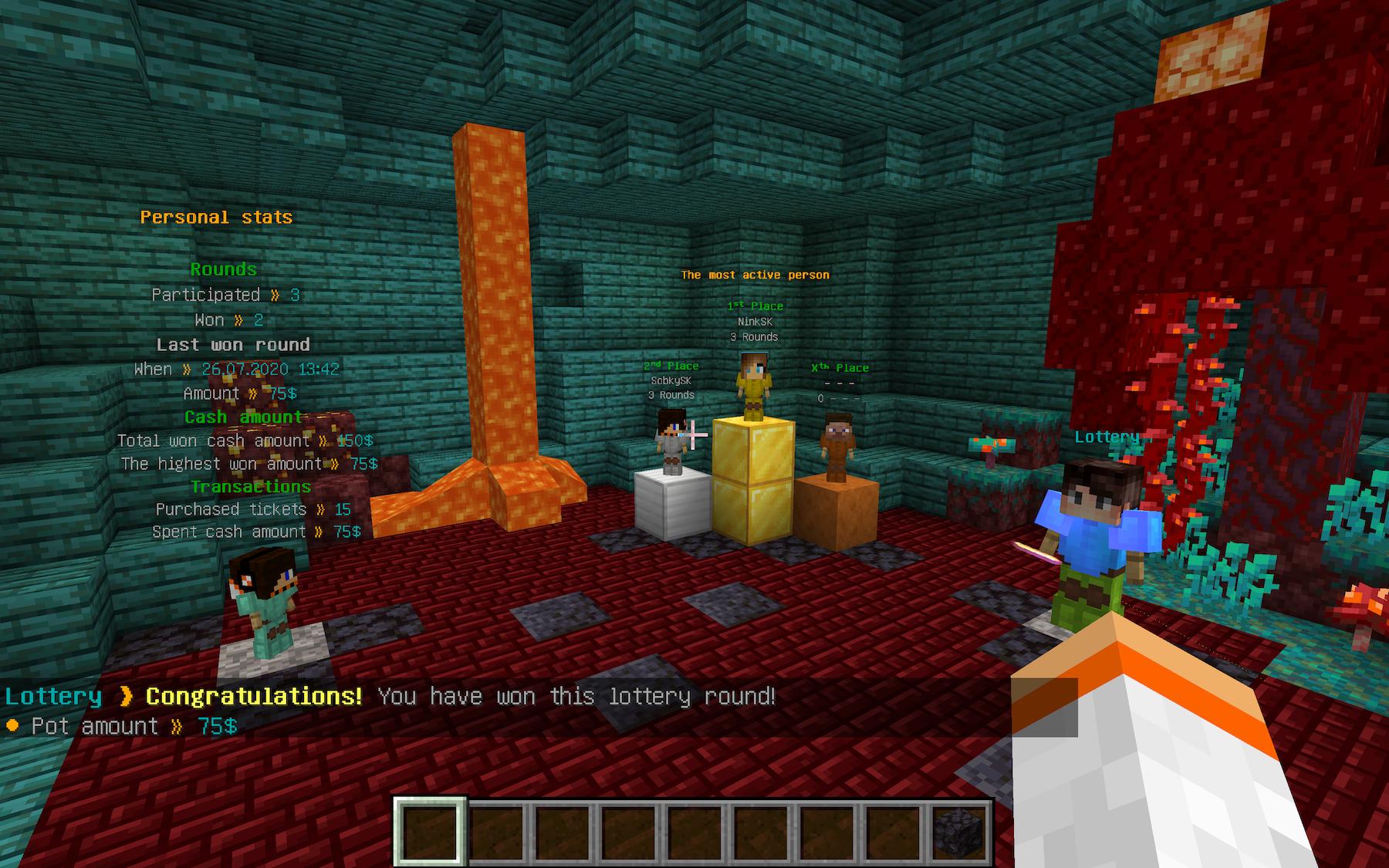
Task: Collapse the Last won round section
Action: tap(233, 344)
